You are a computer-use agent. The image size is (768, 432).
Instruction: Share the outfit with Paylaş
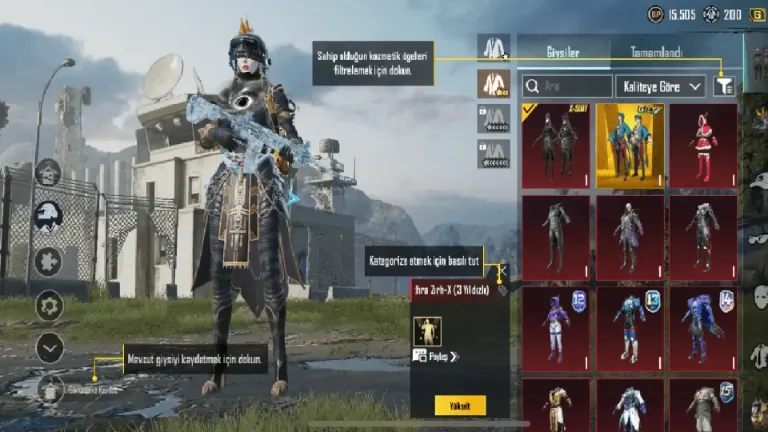click(436, 357)
